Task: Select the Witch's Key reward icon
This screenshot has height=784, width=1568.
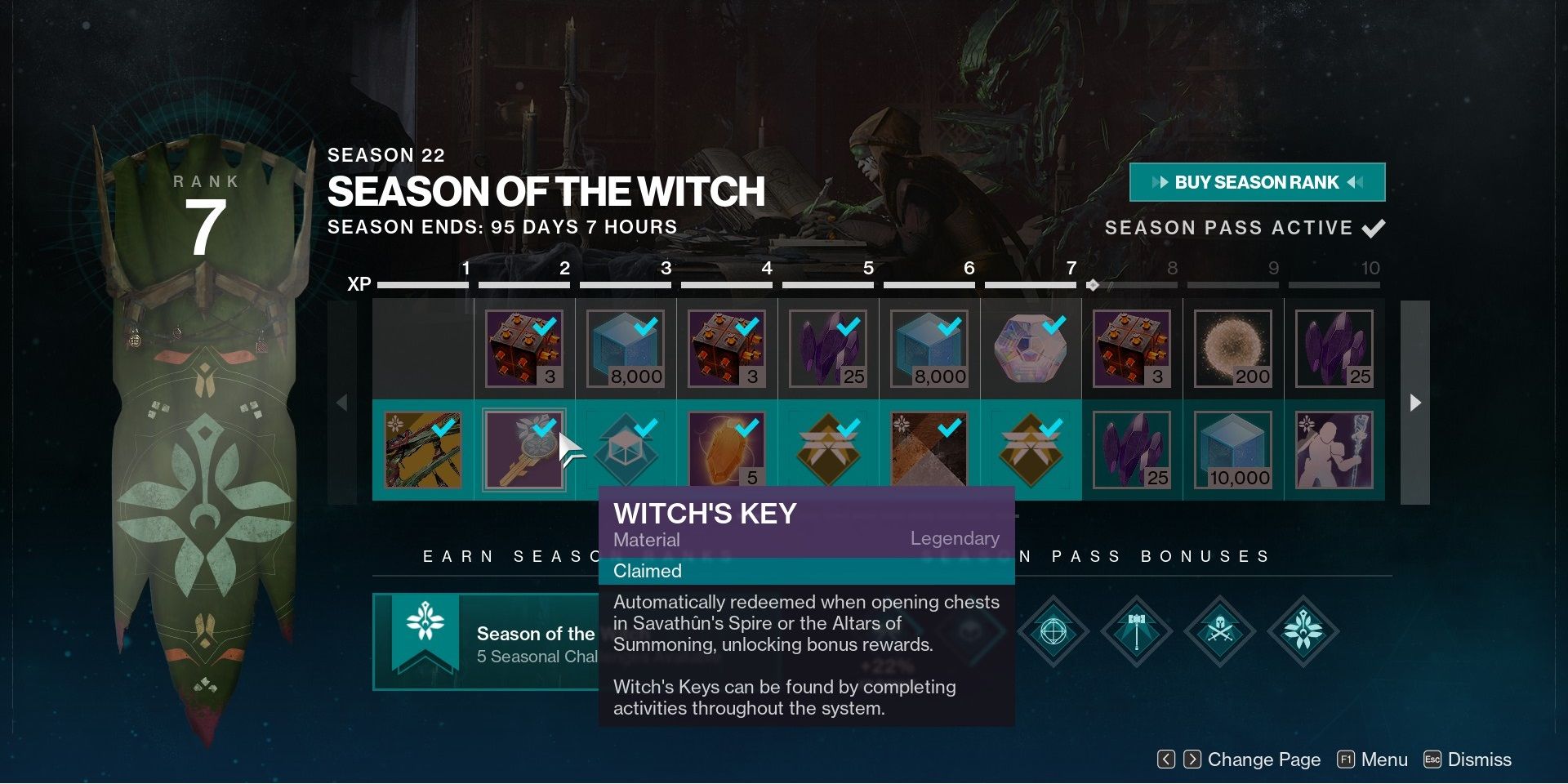Action: tap(524, 449)
